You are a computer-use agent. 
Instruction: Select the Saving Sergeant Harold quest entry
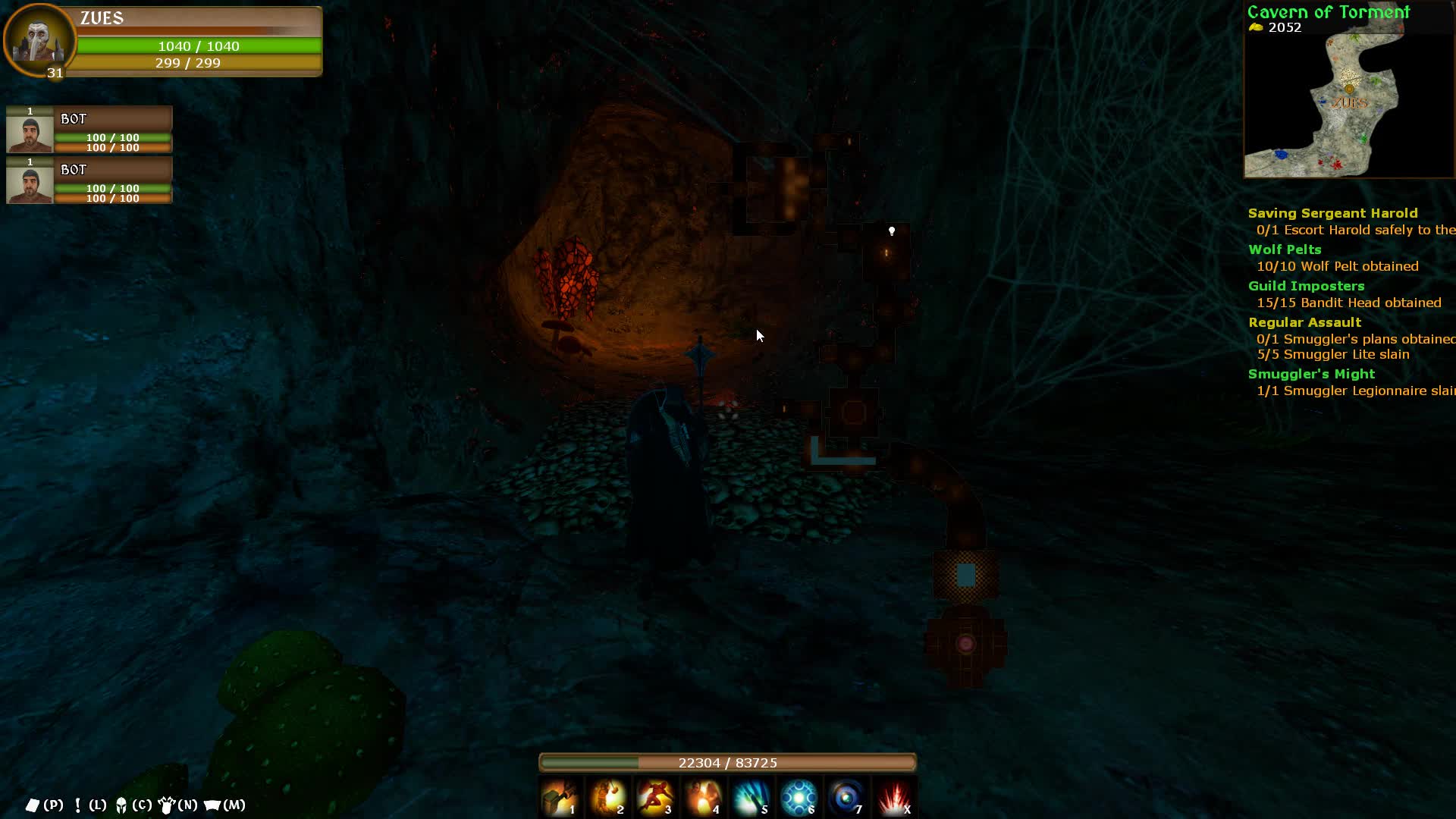point(1332,214)
